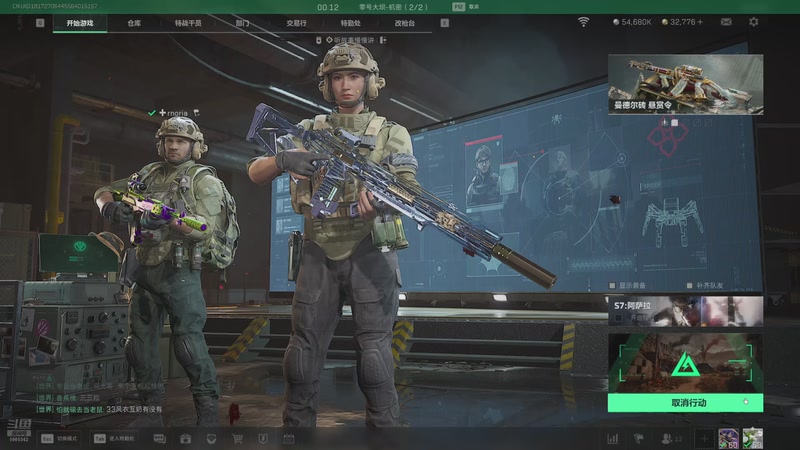This screenshot has height=450, width=800.
Task: Open settings via the gear icon
Action: 754,22
